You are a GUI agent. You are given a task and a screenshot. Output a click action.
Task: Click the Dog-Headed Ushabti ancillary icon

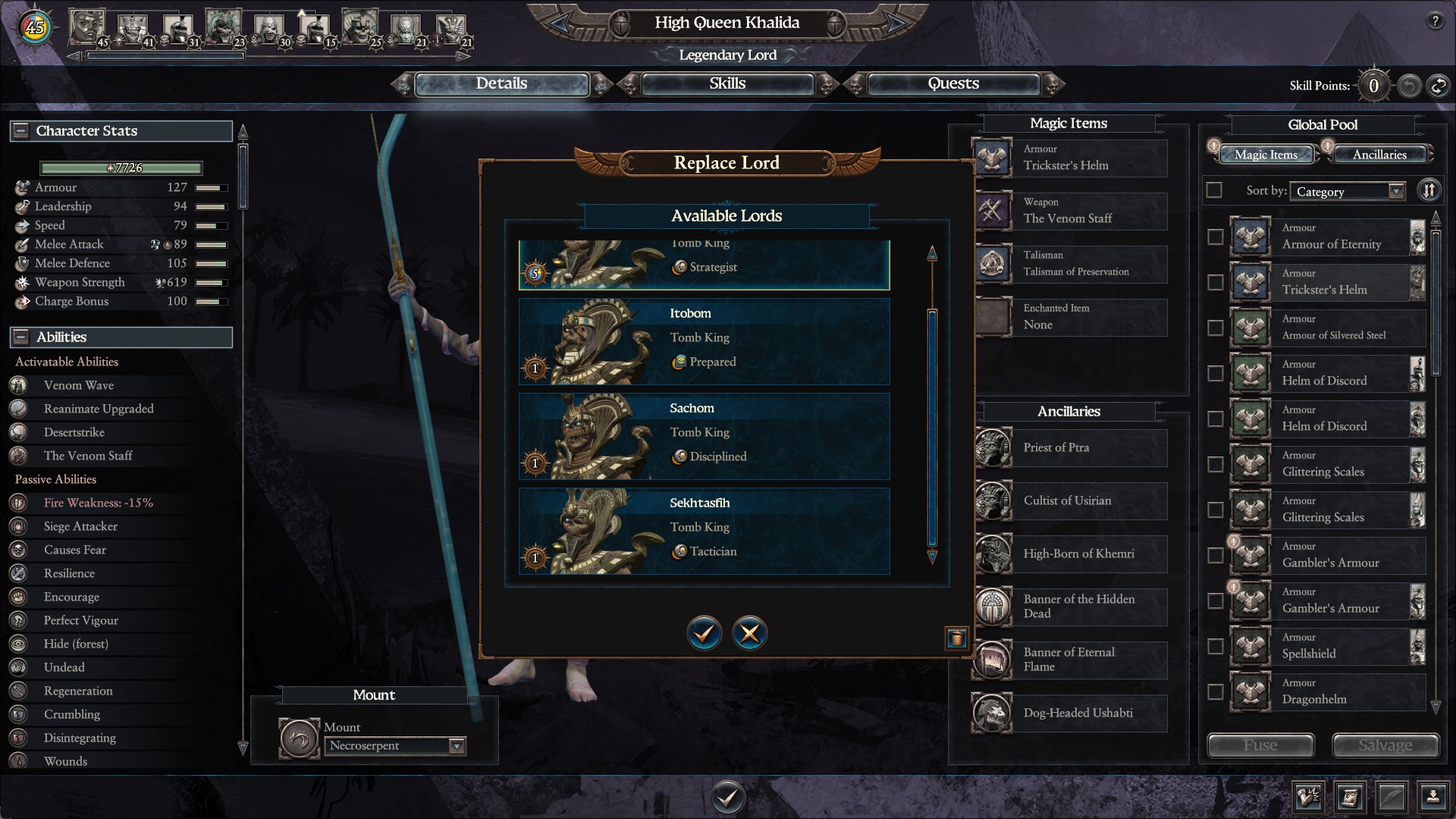[993, 713]
